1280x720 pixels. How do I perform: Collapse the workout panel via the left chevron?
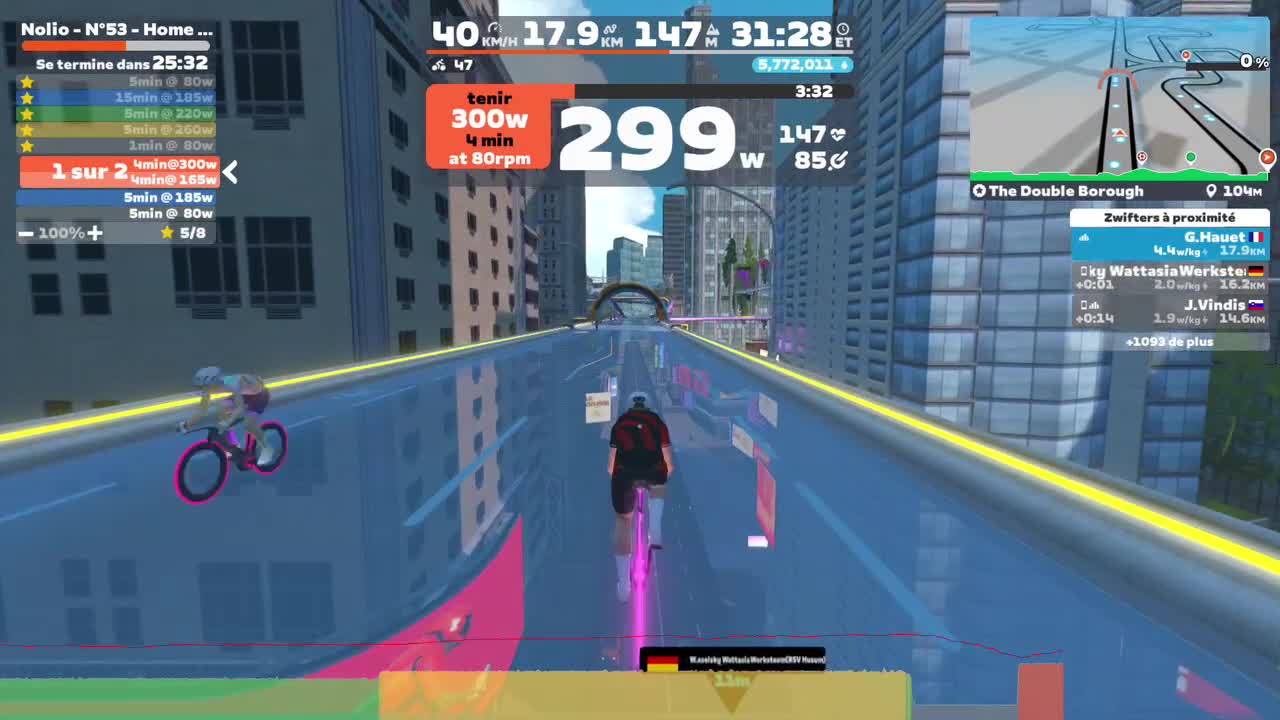[229, 172]
